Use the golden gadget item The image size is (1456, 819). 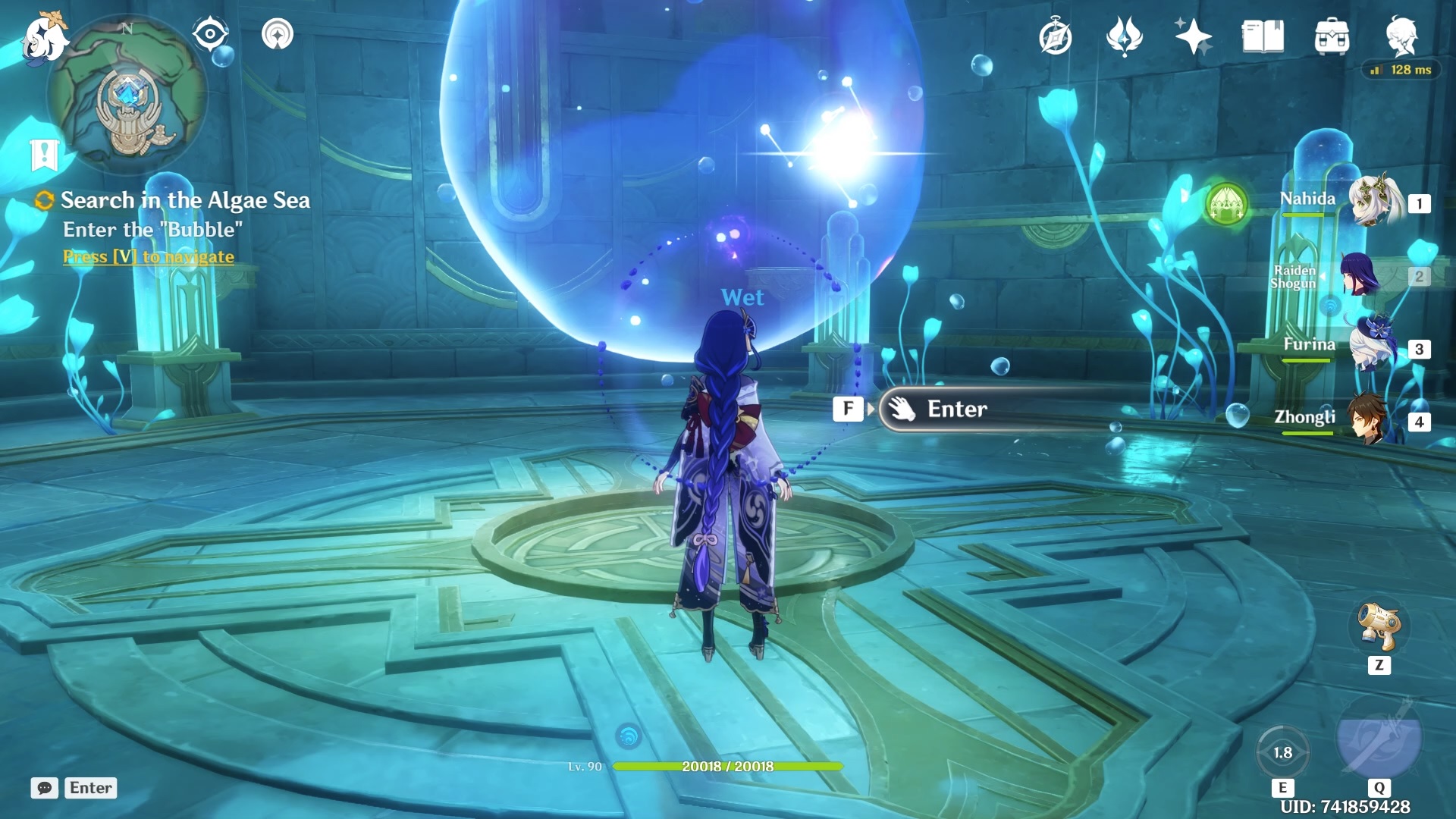click(x=1379, y=626)
